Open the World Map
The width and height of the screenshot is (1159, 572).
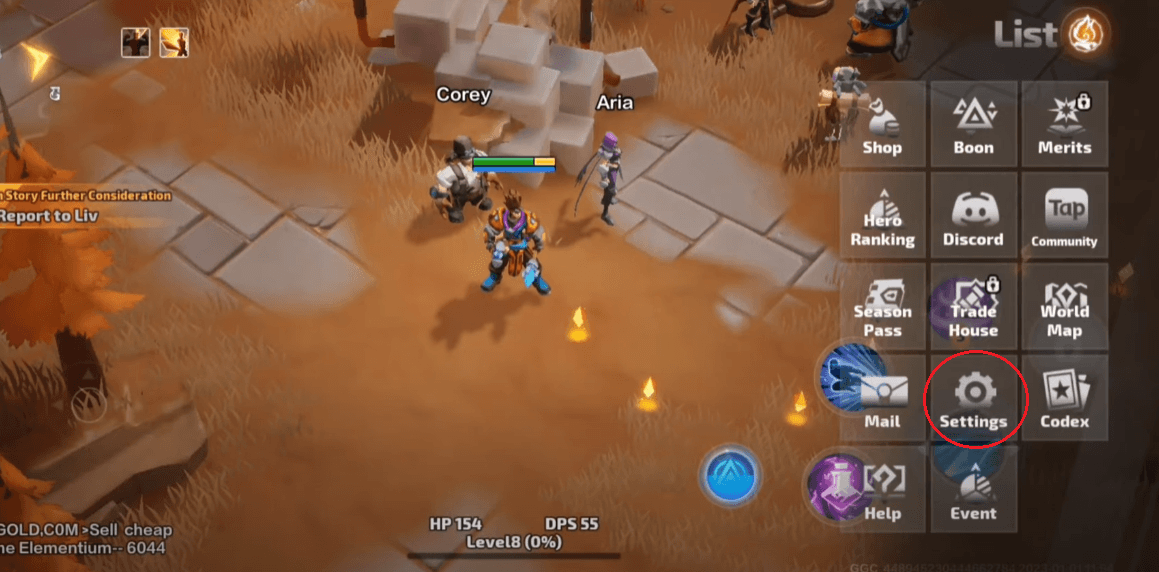pyautogui.click(x=1064, y=308)
